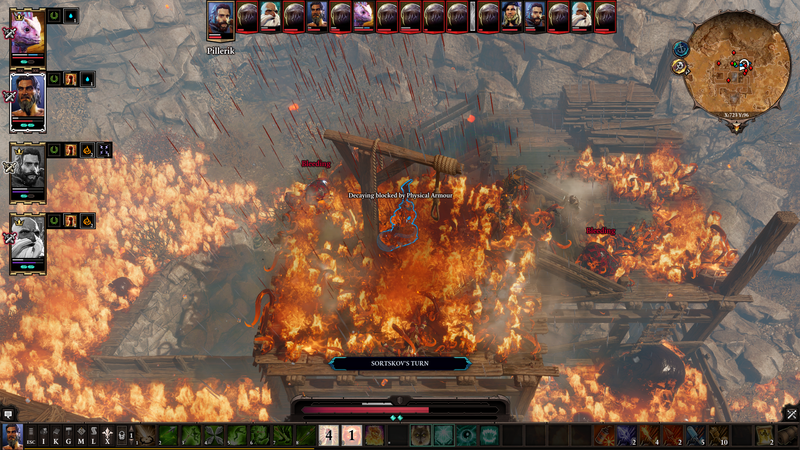
Task: Click the crossed swords button at bottom right
Action: (x=790, y=413)
